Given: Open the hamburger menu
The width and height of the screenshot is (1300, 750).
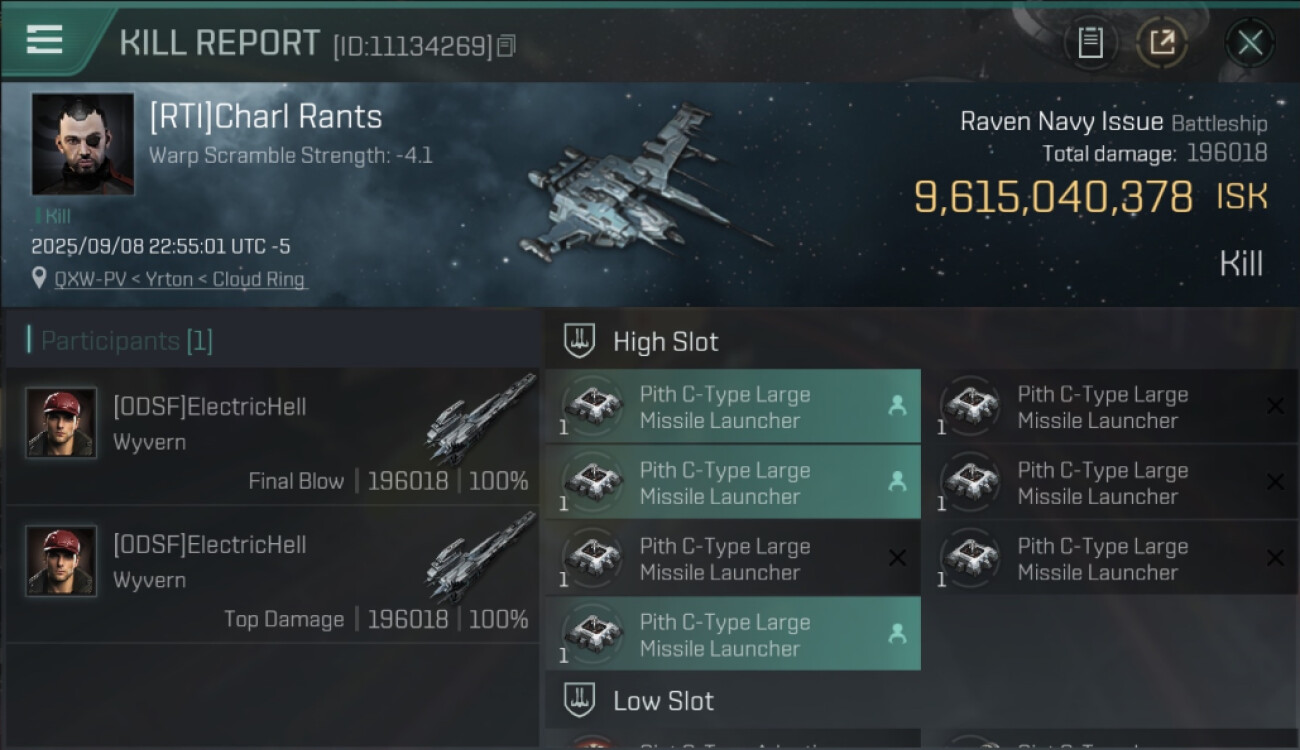Looking at the screenshot, I should (45, 39).
